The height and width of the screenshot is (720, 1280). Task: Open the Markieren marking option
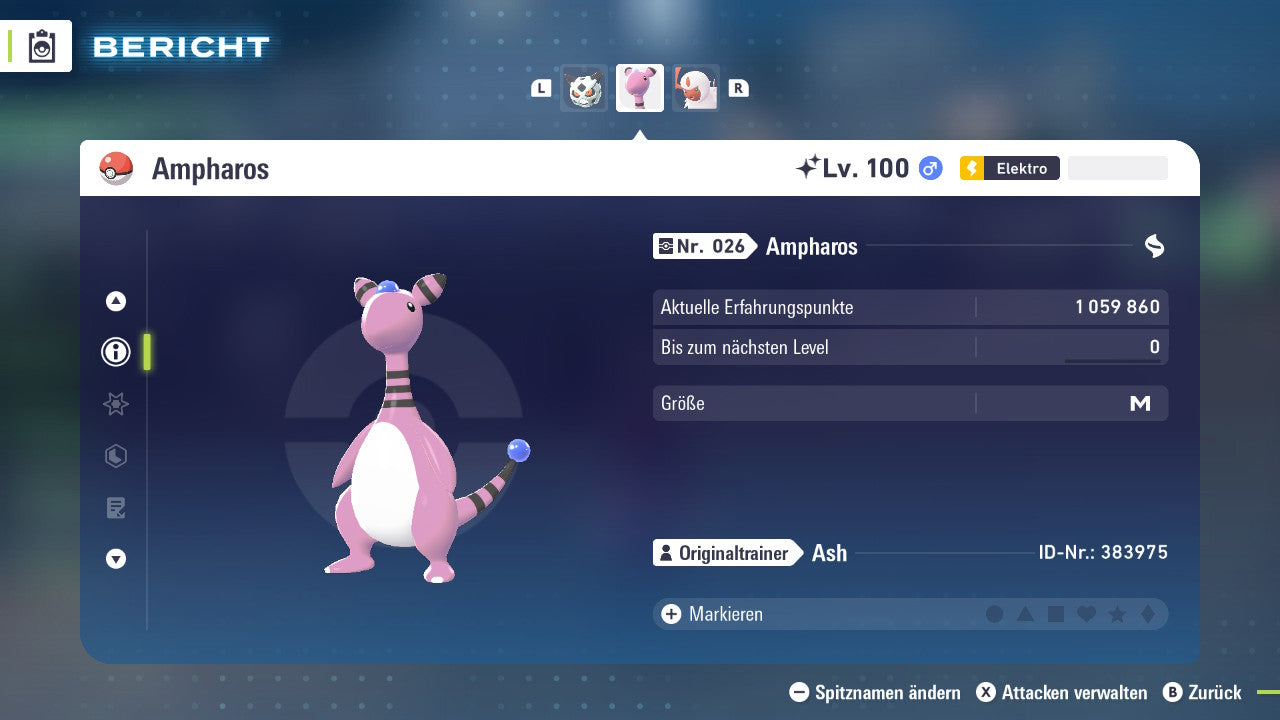[712, 614]
